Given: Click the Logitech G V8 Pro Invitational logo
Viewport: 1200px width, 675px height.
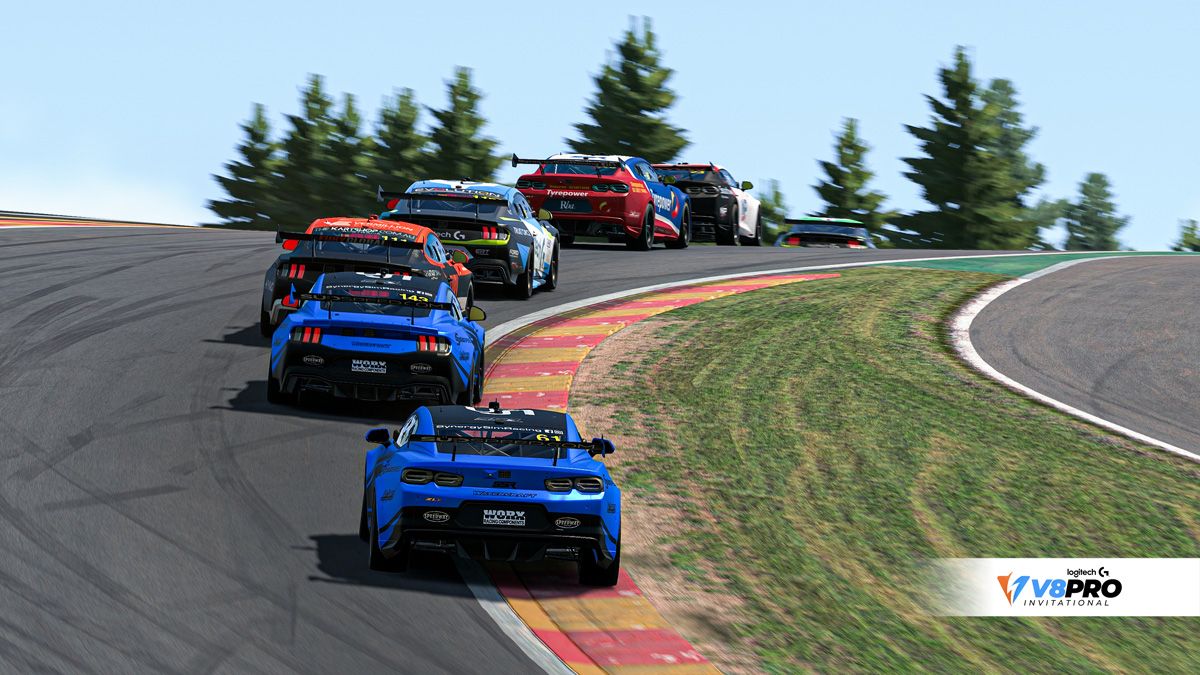Looking at the screenshot, I should click(1060, 587).
